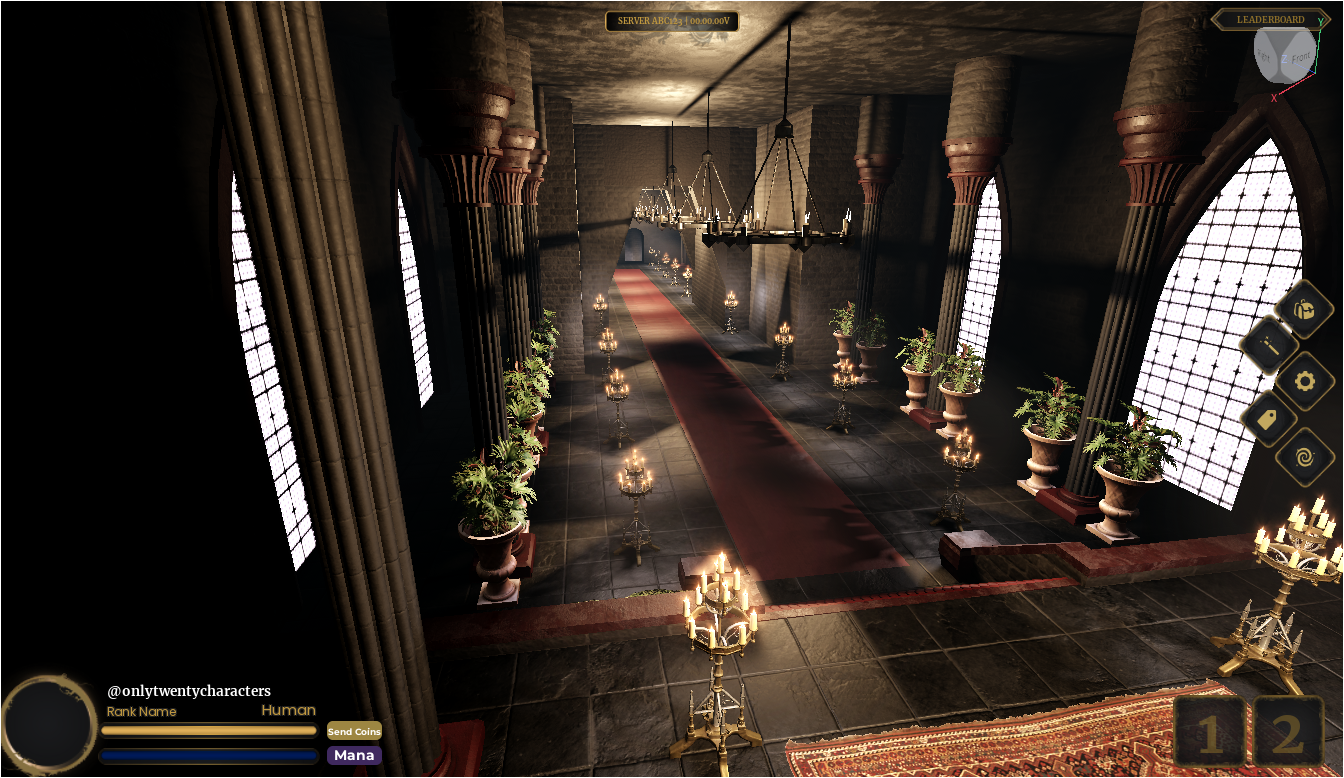This screenshot has width=1344, height=778.
Task: Open the backpack inventory icon
Action: coord(1304,309)
